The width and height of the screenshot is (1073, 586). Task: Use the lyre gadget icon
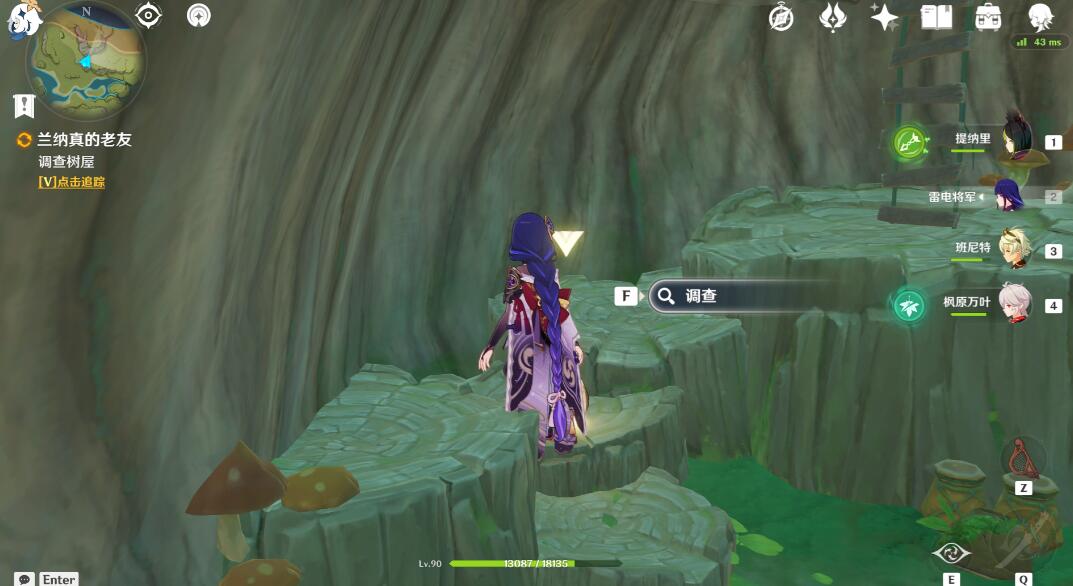pyautogui.click(x=1022, y=456)
